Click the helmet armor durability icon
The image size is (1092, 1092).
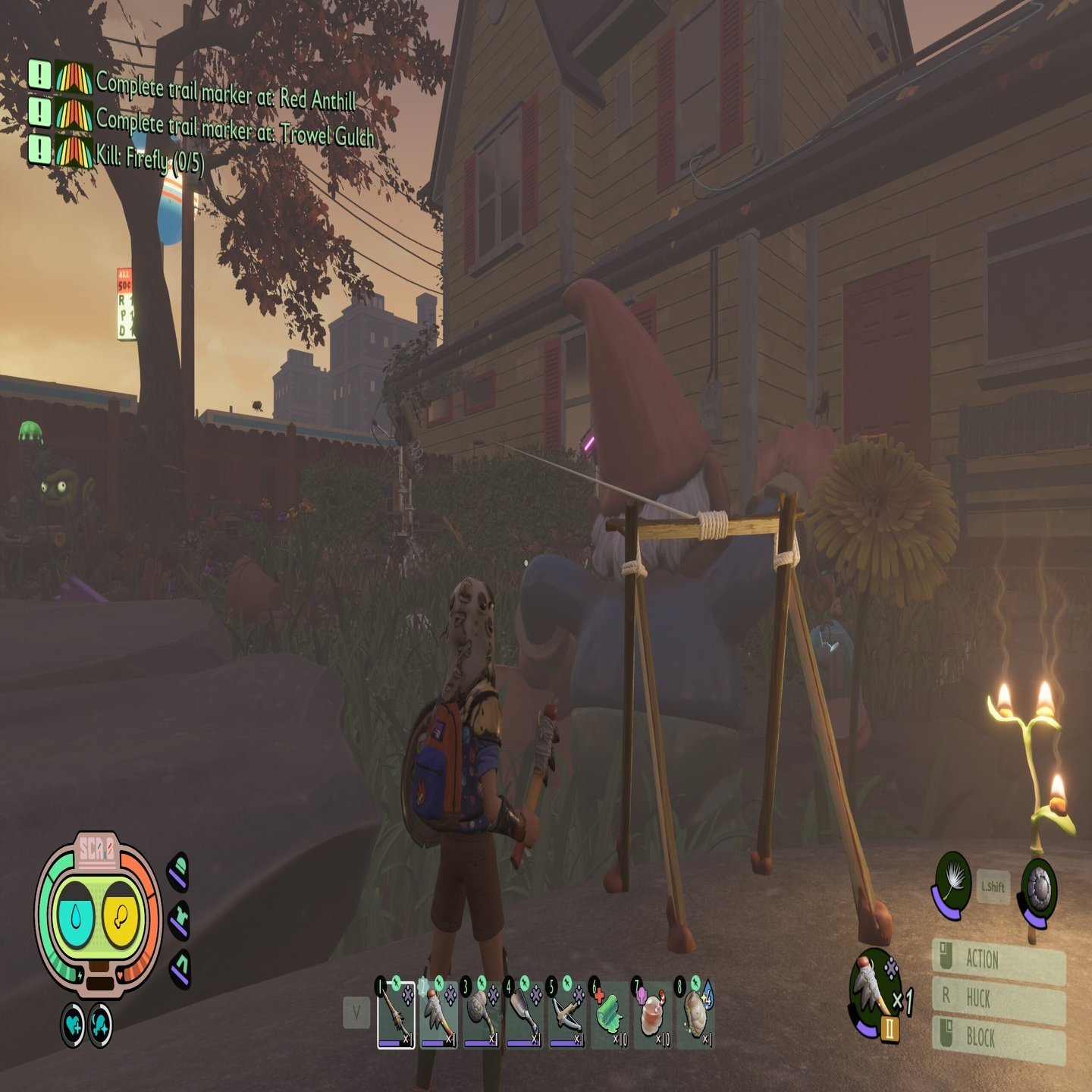tap(178, 871)
